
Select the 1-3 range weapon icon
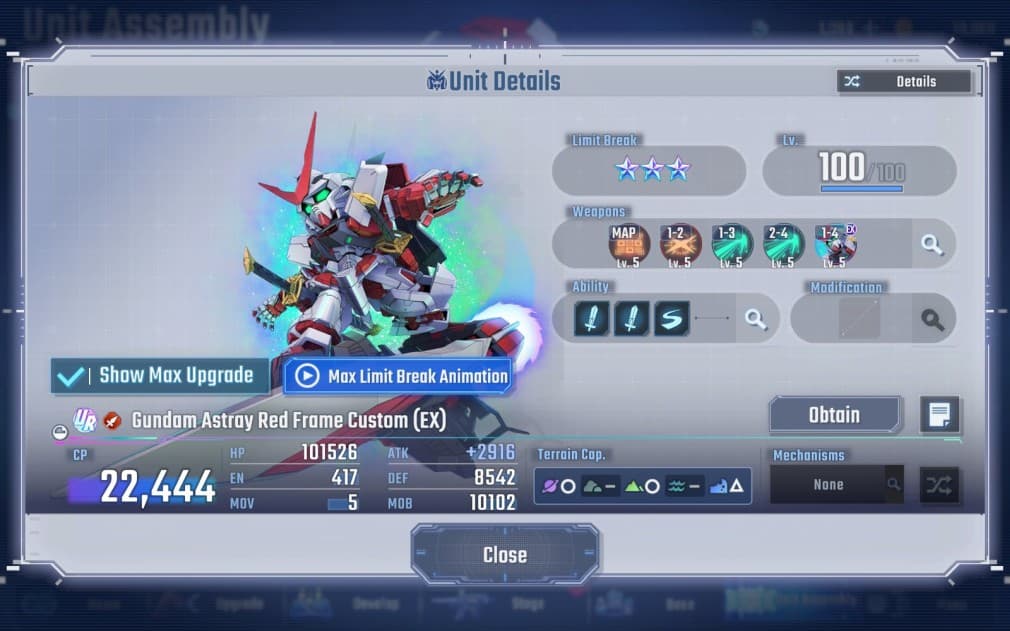click(x=732, y=244)
